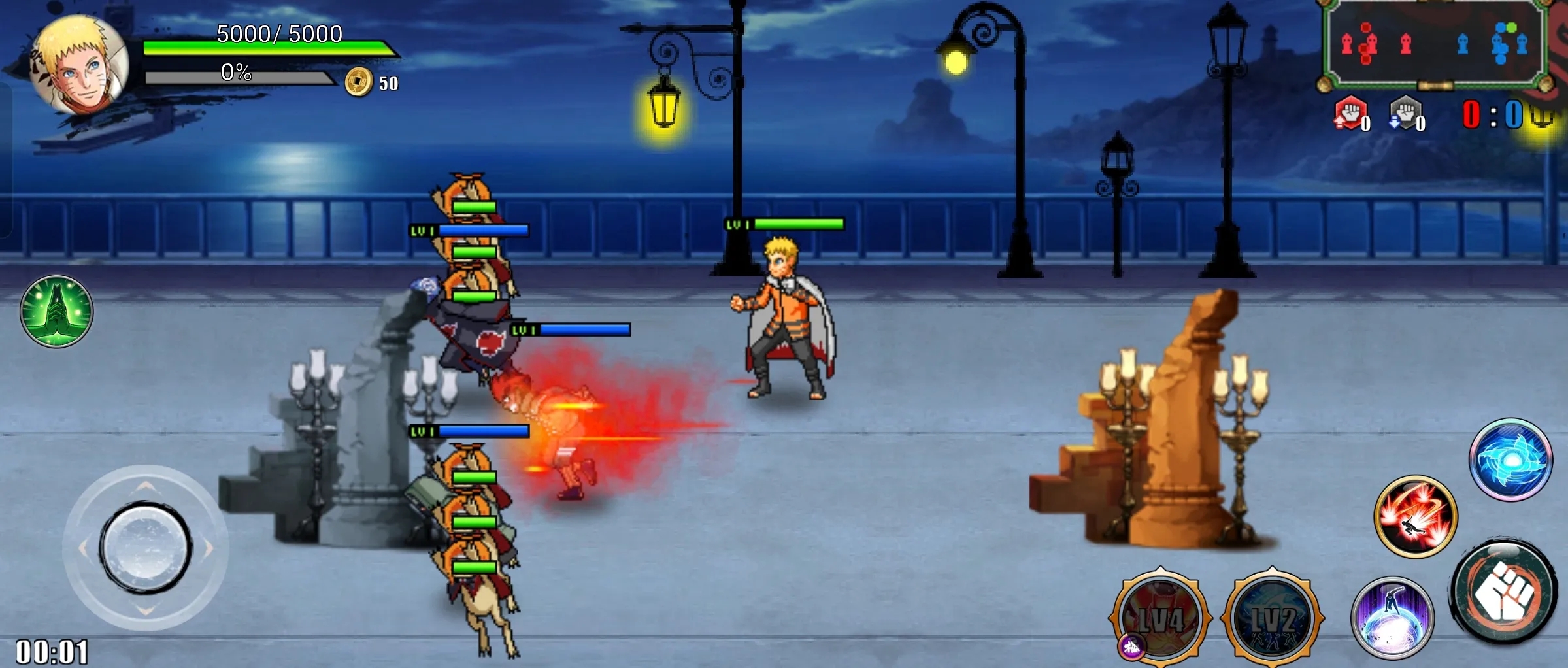Trigger the purple energy sphere skill
The height and width of the screenshot is (668, 1568).
tap(1392, 618)
